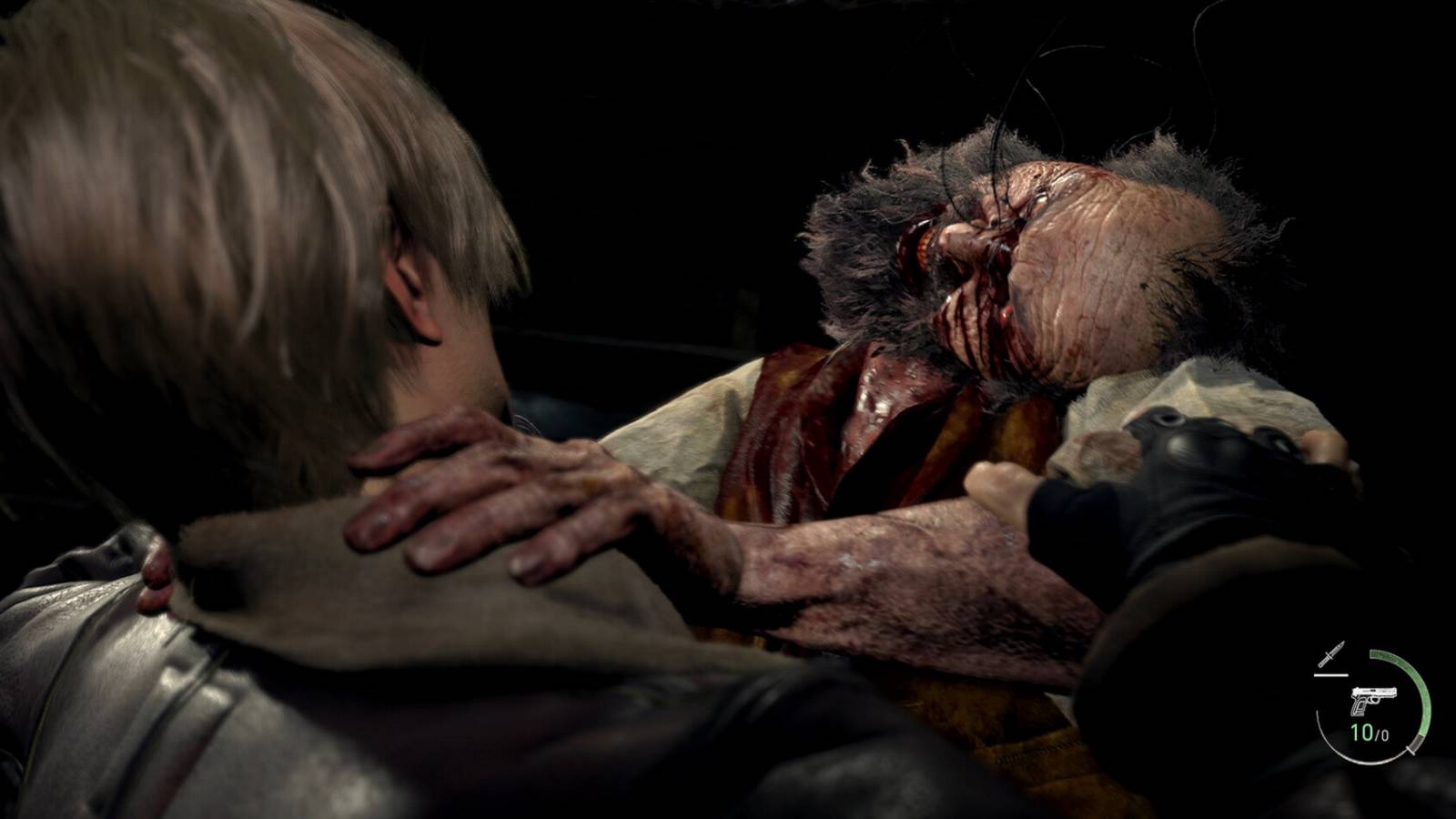Select the combat knife icon
This screenshot has width=1456, height=819.
(x=1330, y=654)
